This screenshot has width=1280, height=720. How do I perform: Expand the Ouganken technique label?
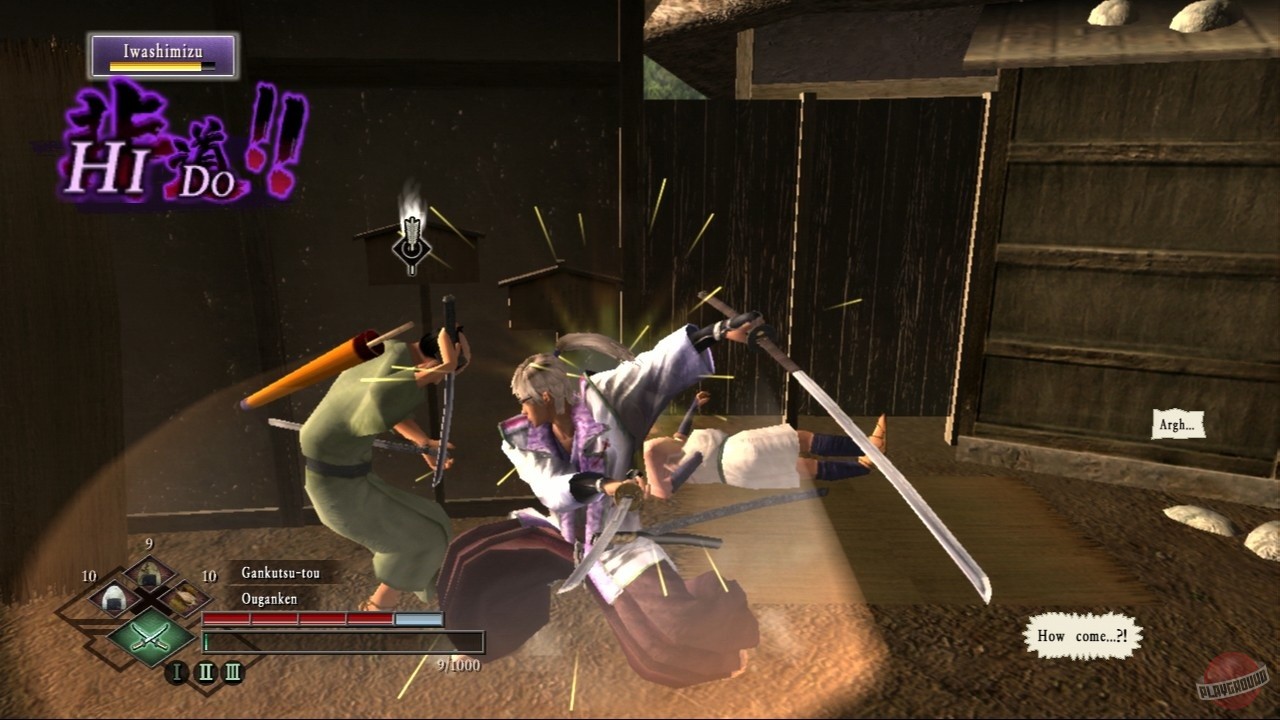(x=269, y=598)
